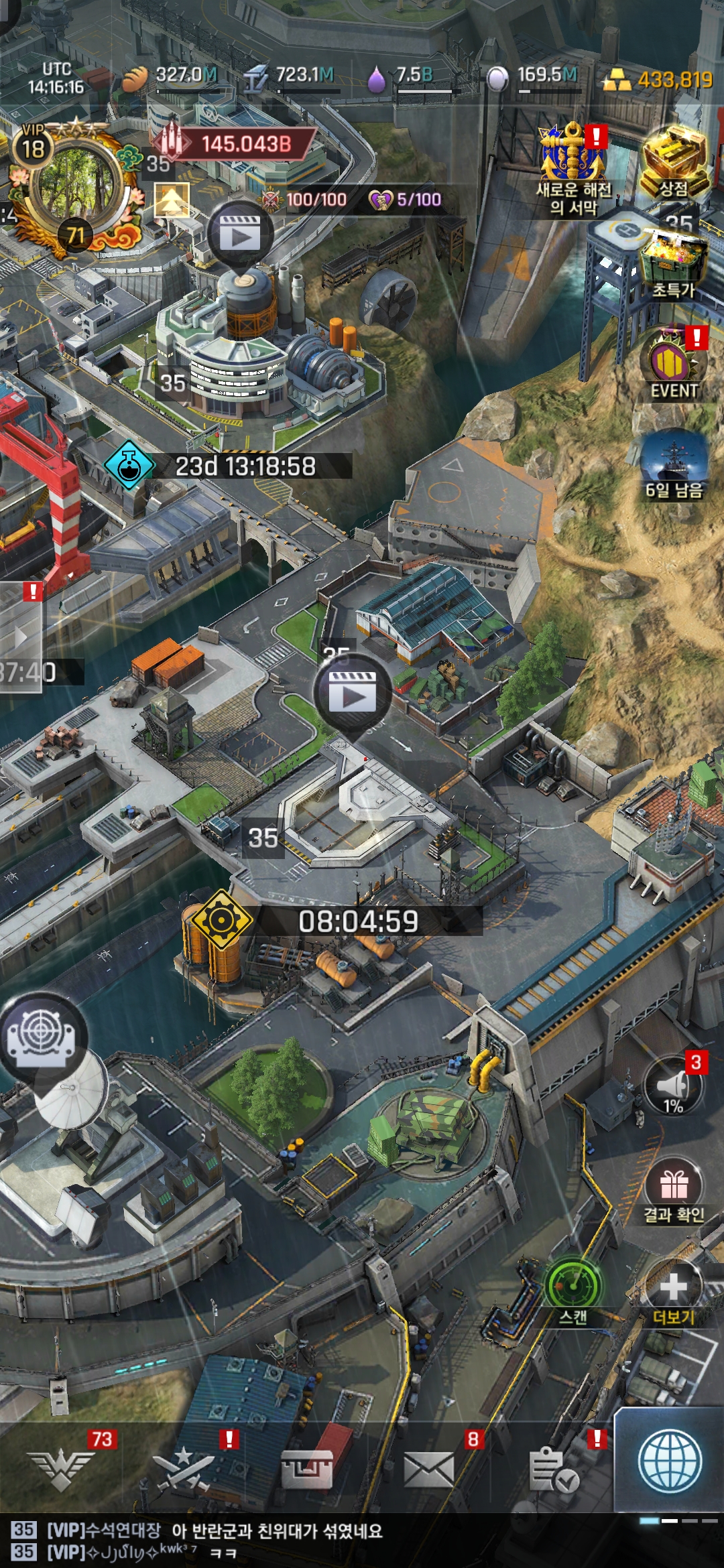This screenshot has height=1568, width=724.
Task: Expand the 더보기 more menu
Action: click(673, 1290)
